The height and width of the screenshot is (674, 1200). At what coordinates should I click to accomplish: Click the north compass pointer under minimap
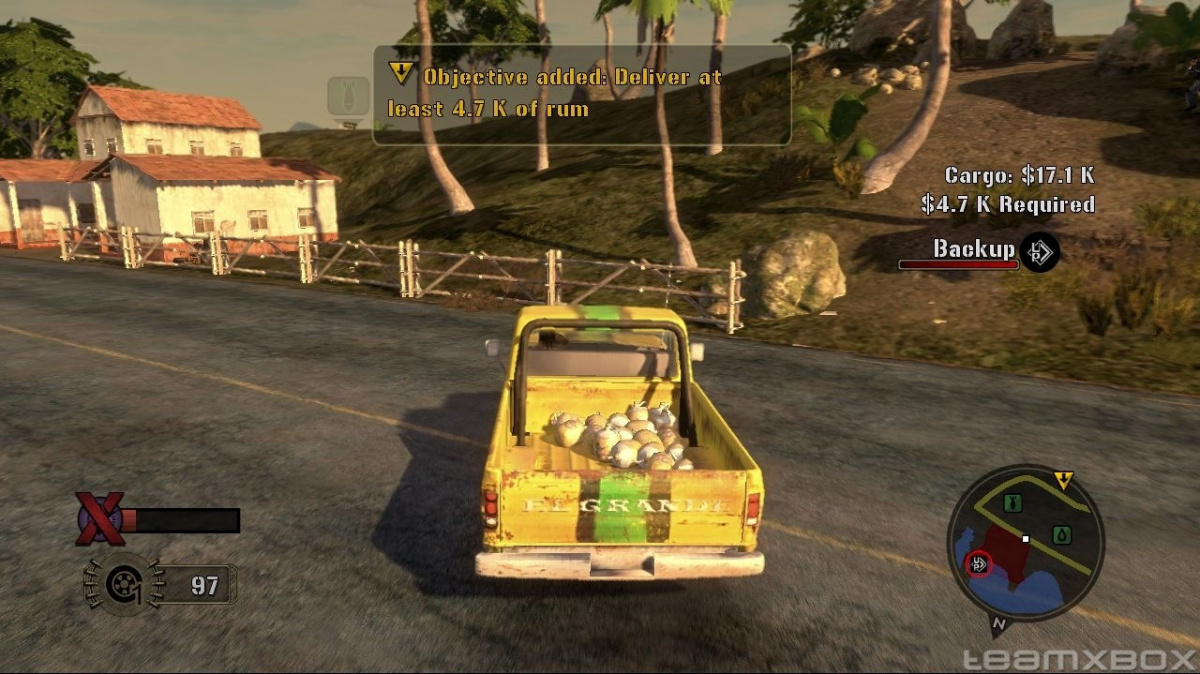coord(998,626)
